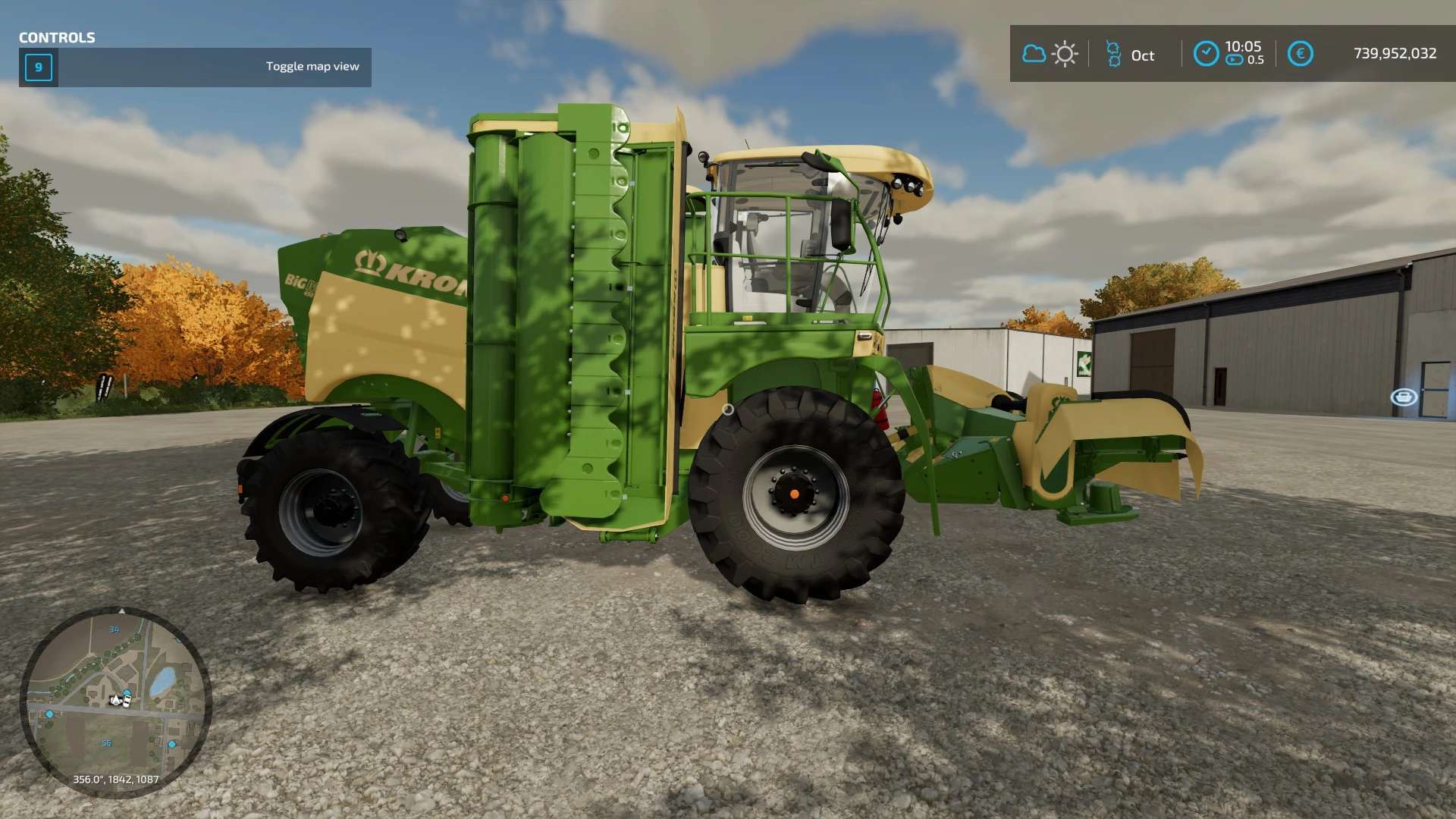Click the euro money icon
The height and width of the screenshot is (819, 1456).
pos(1300,54)
